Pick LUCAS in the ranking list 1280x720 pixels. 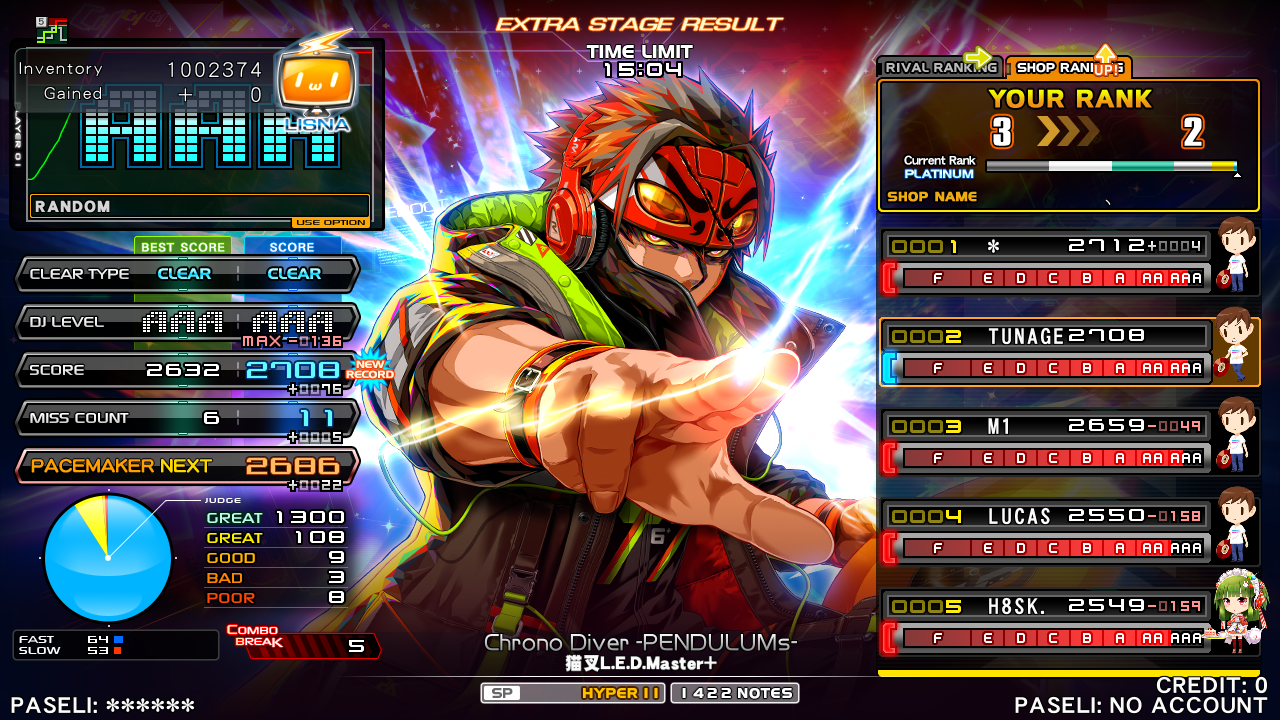click(x=1046, y=531)
